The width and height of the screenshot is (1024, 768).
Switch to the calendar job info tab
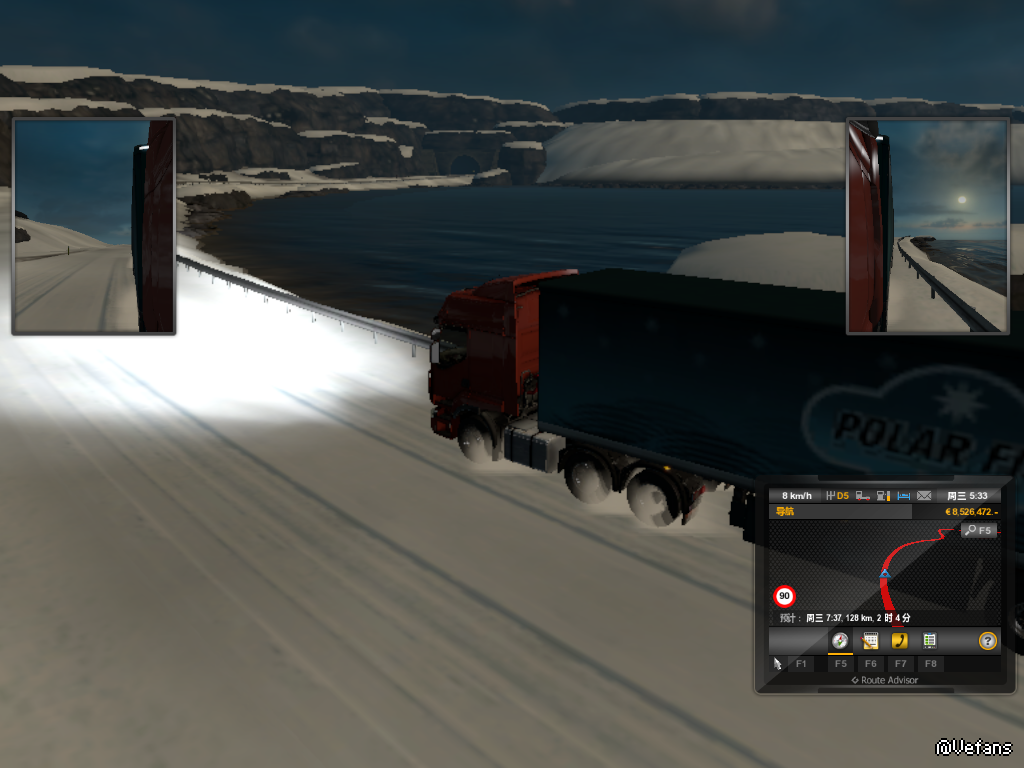click(870, 641)
